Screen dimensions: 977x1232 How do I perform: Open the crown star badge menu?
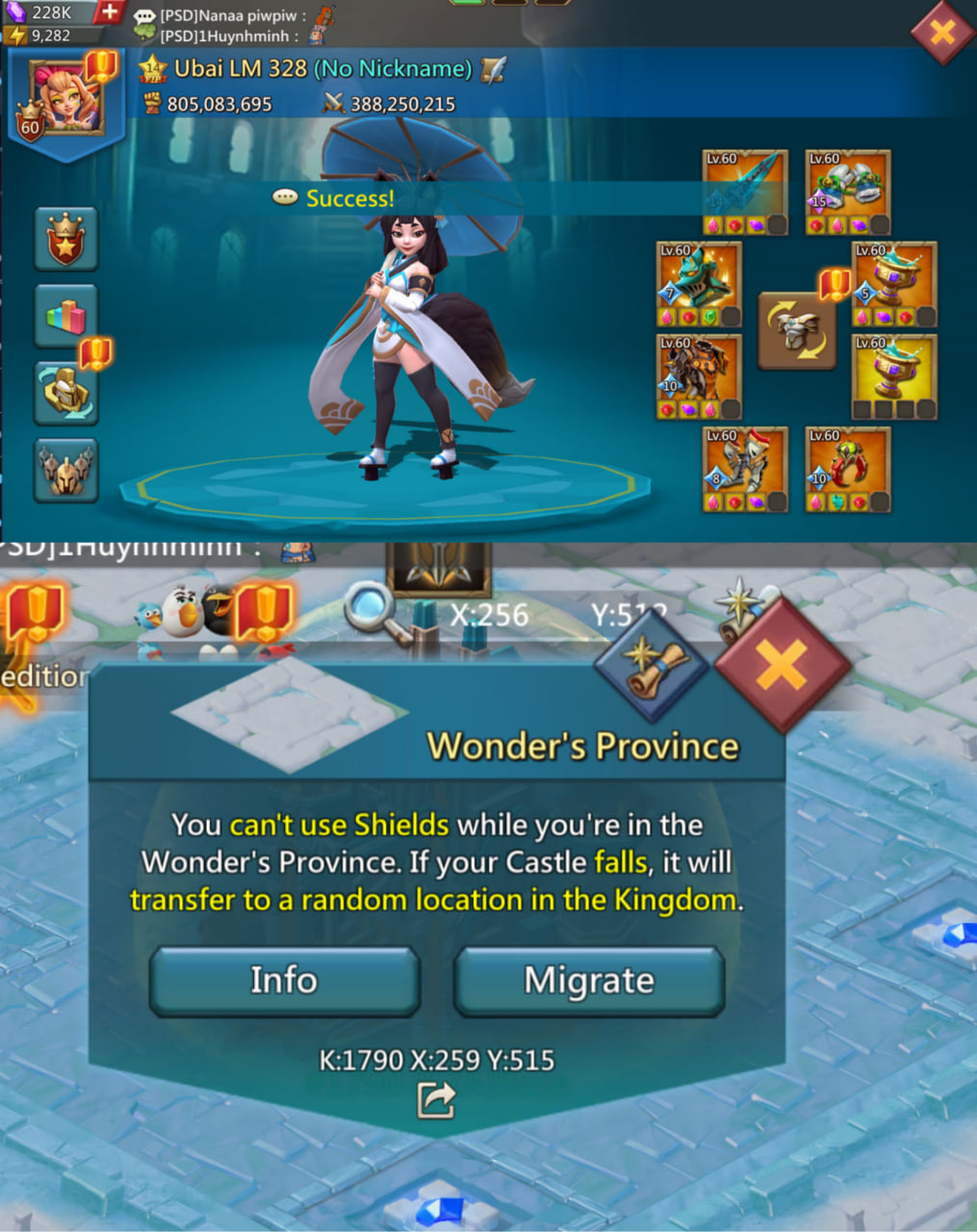(66, 239)
